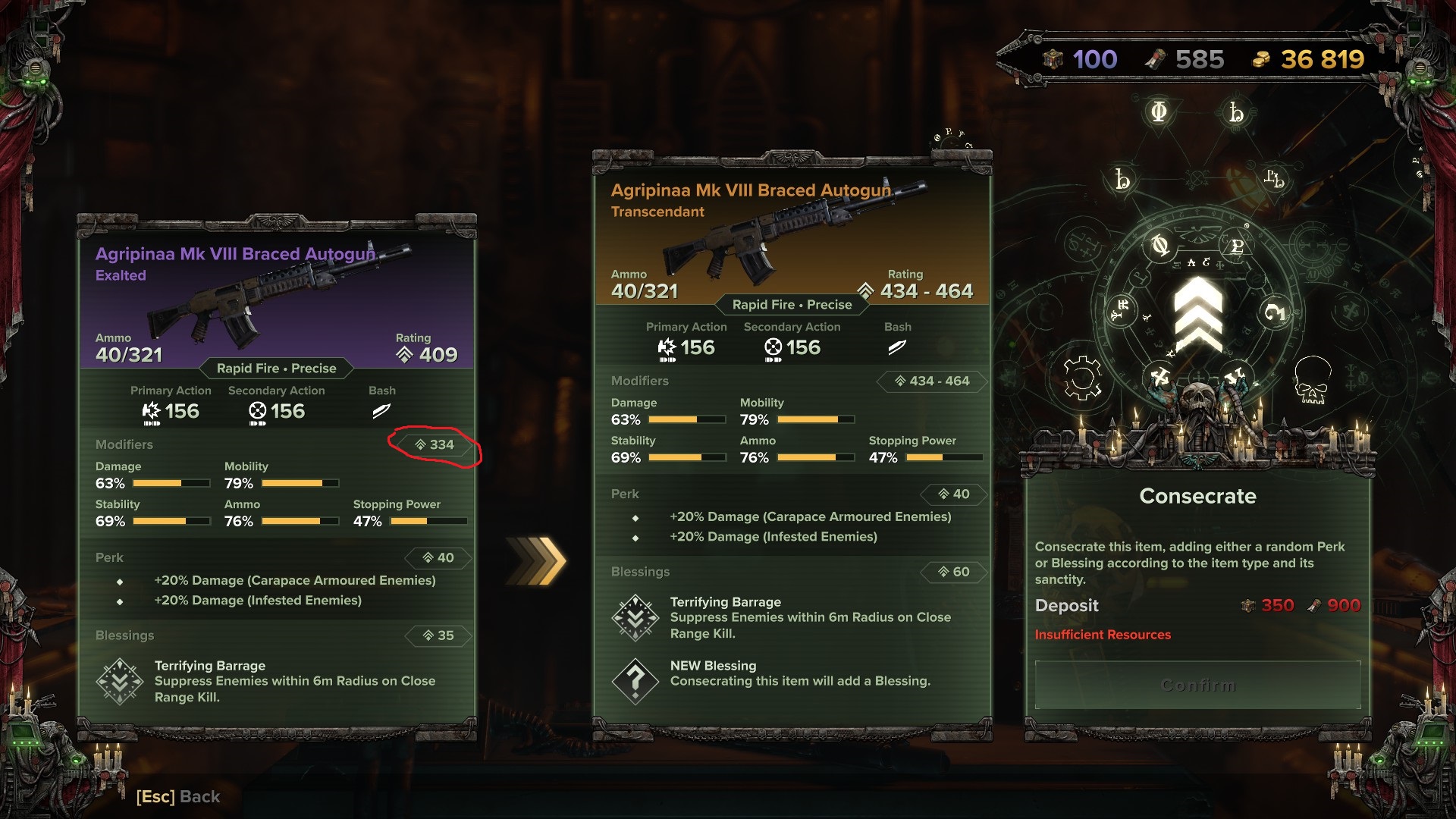Confirm the Consecrate action

point(1197,686)
